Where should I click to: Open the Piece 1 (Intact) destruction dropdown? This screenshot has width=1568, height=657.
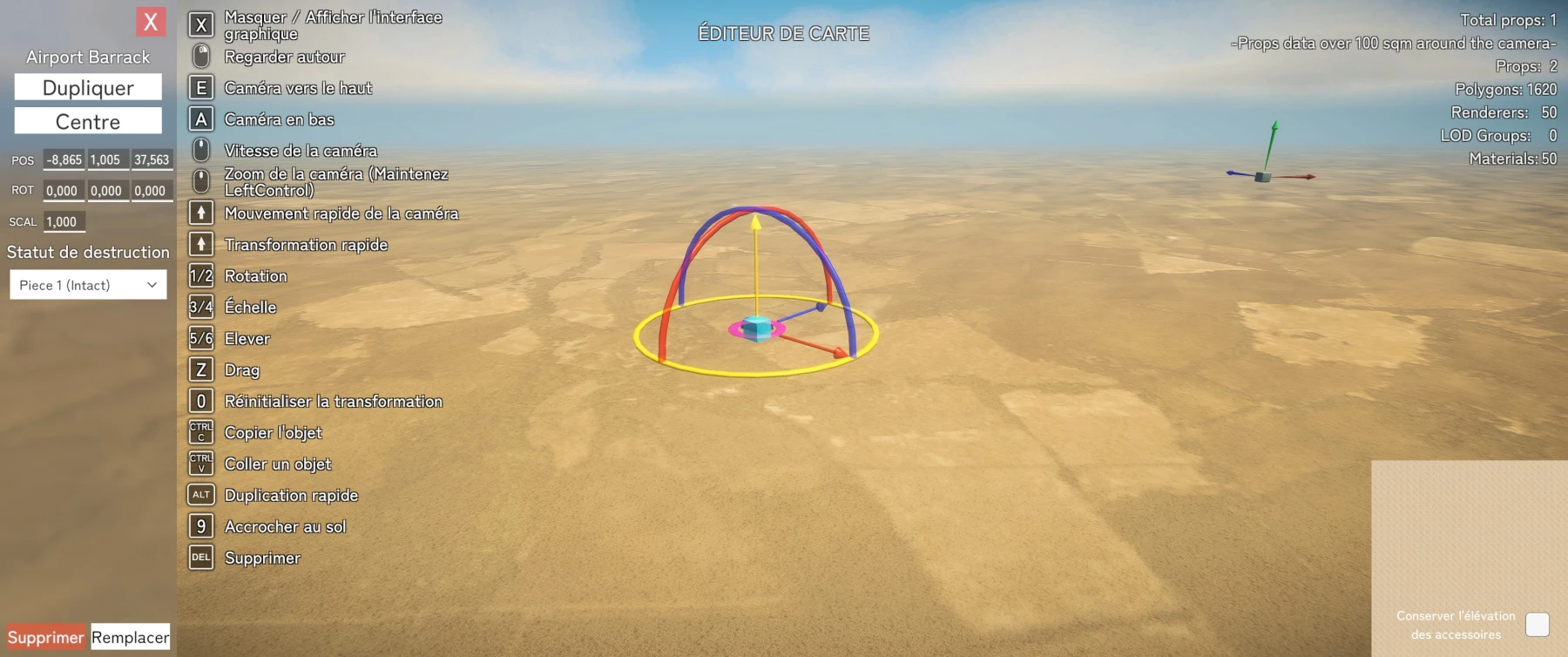87,285
